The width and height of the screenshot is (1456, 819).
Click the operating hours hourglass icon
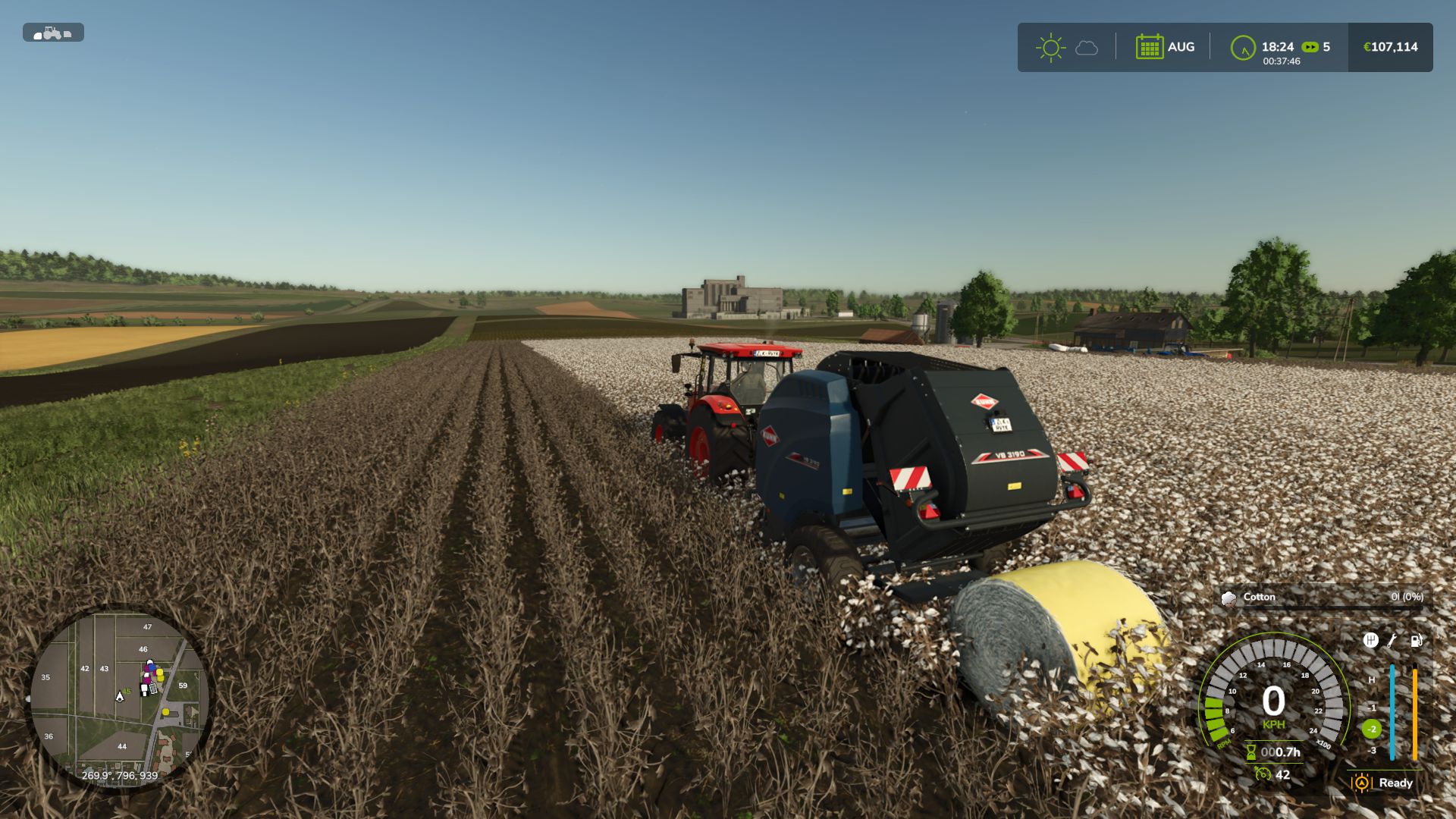[1251, 752]
